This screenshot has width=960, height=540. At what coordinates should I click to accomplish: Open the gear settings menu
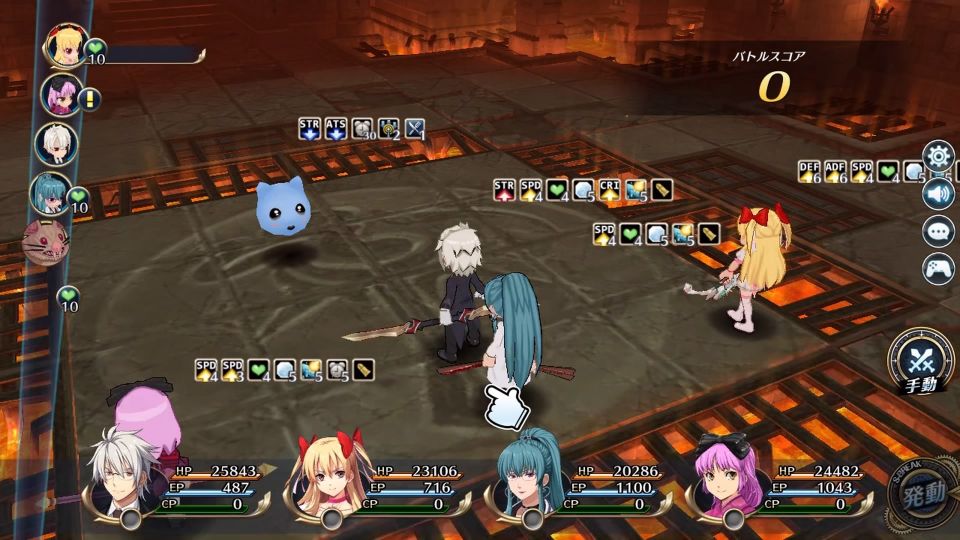click(938, 156)
